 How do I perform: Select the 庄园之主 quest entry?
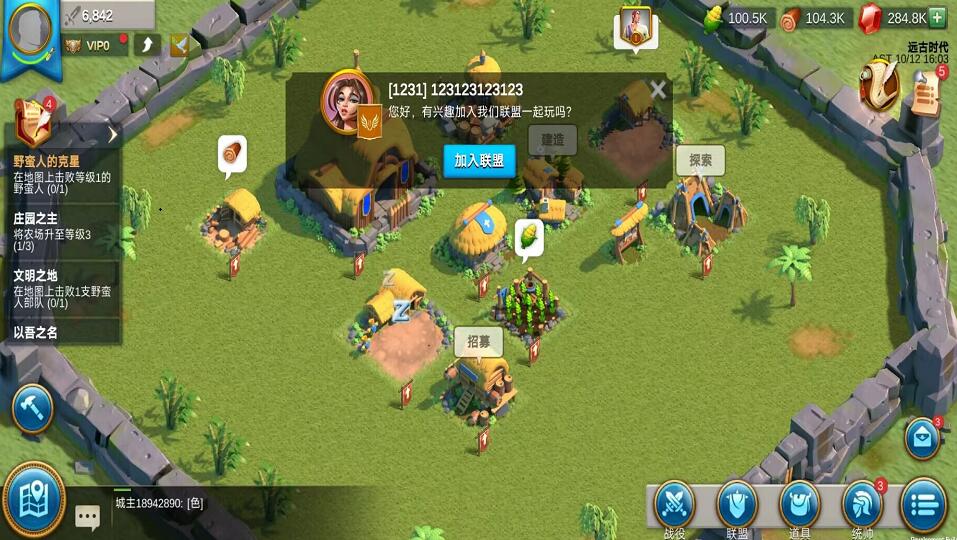click(62, 232)
